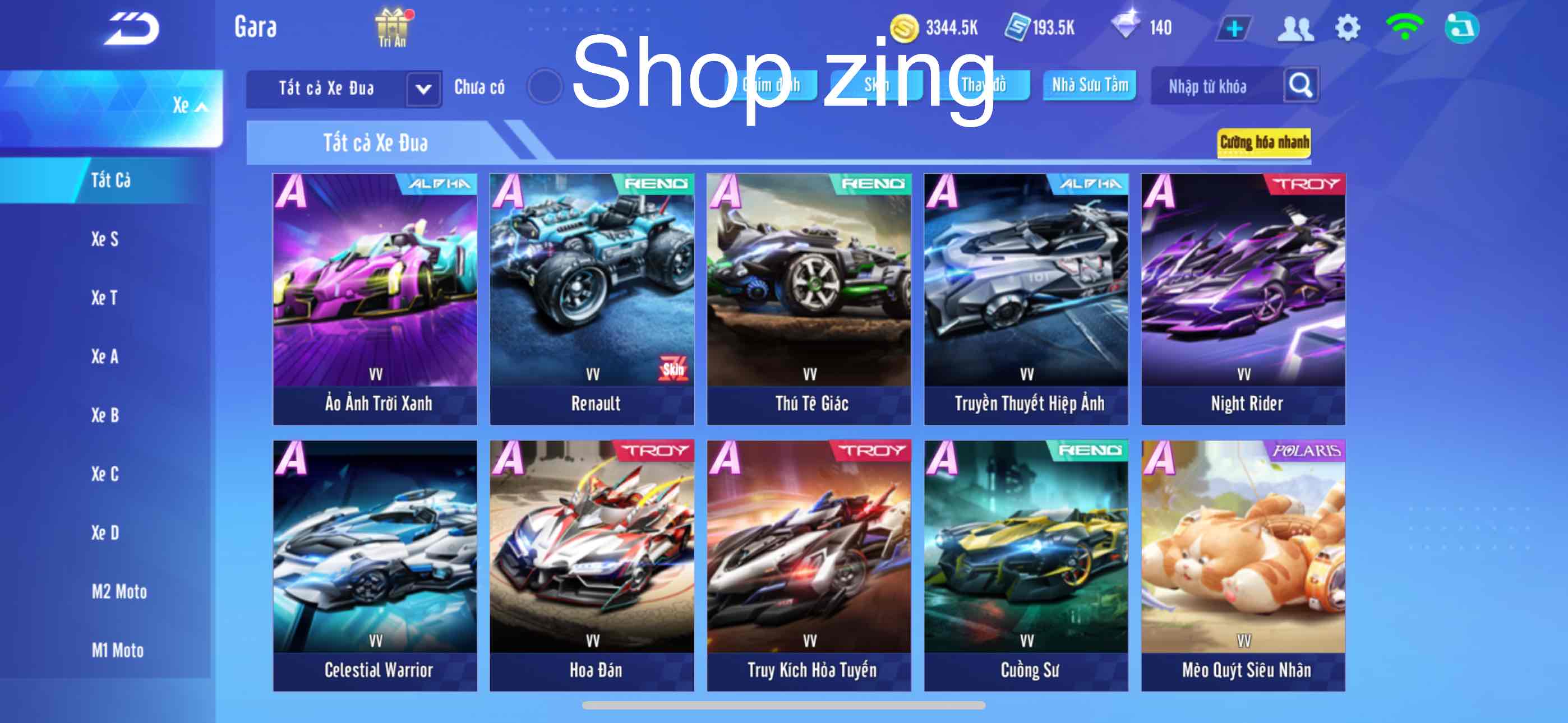Open the gear settings
Image resolution: width=1568 pixels, height=723 pixels.
pos(1347,28)
